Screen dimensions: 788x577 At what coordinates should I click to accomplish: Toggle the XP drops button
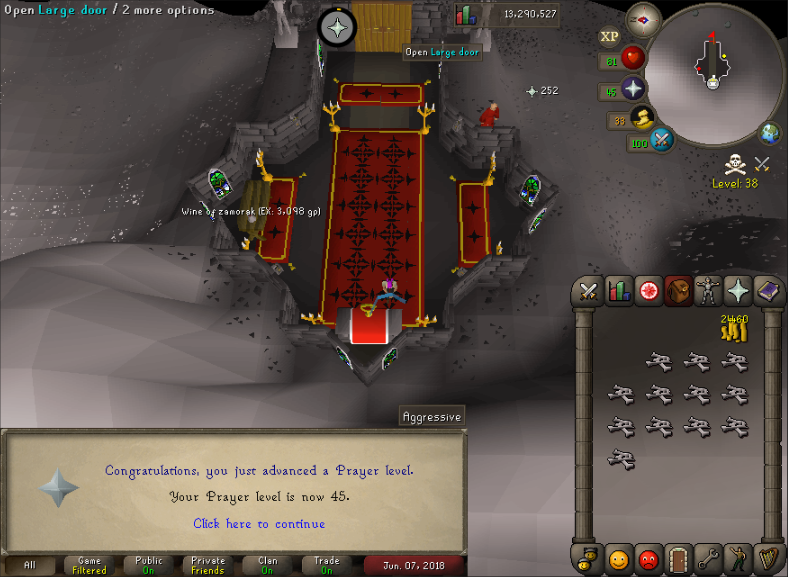(x=609, y=37)
